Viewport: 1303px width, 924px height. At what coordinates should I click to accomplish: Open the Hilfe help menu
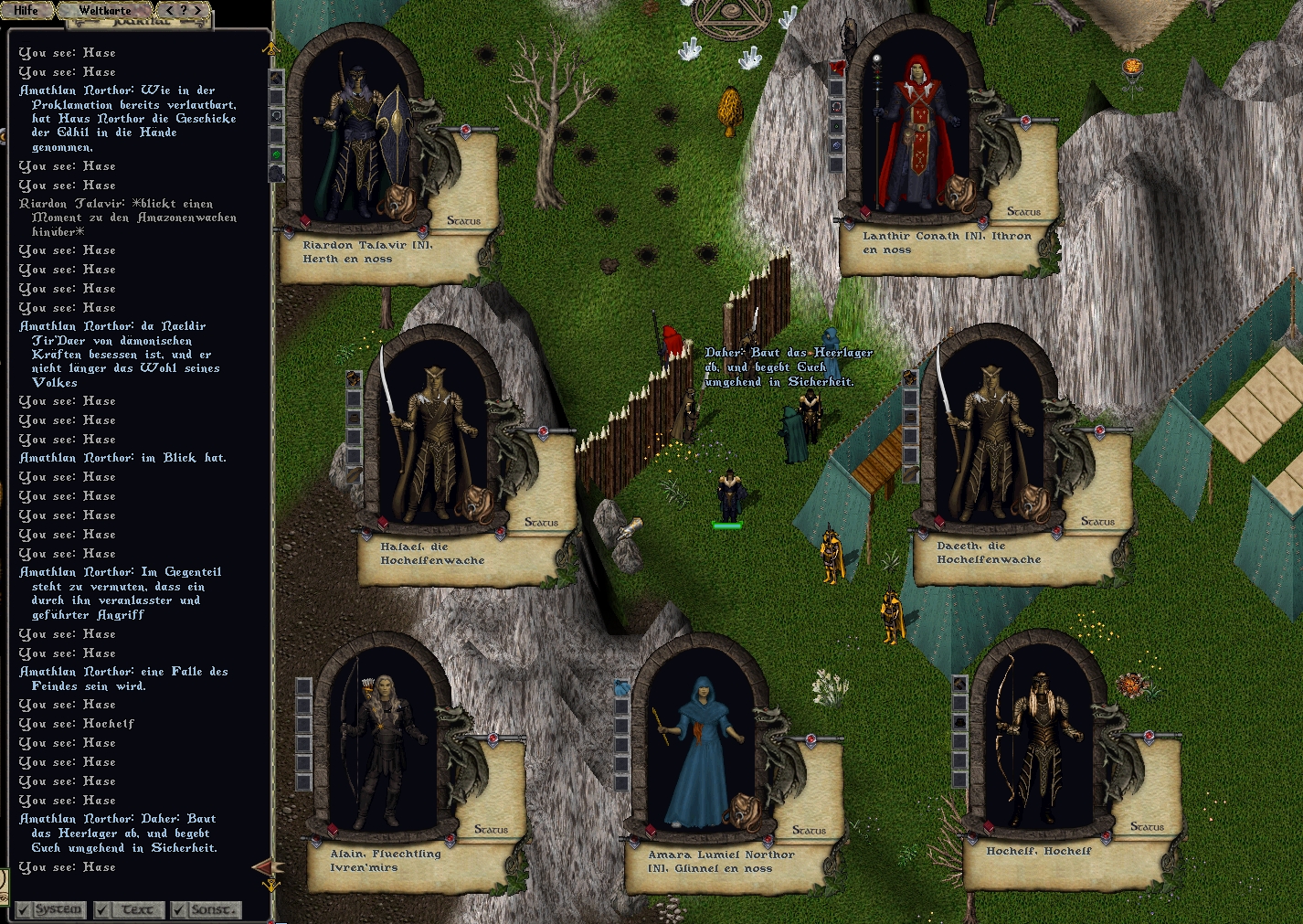click(26, 10)
